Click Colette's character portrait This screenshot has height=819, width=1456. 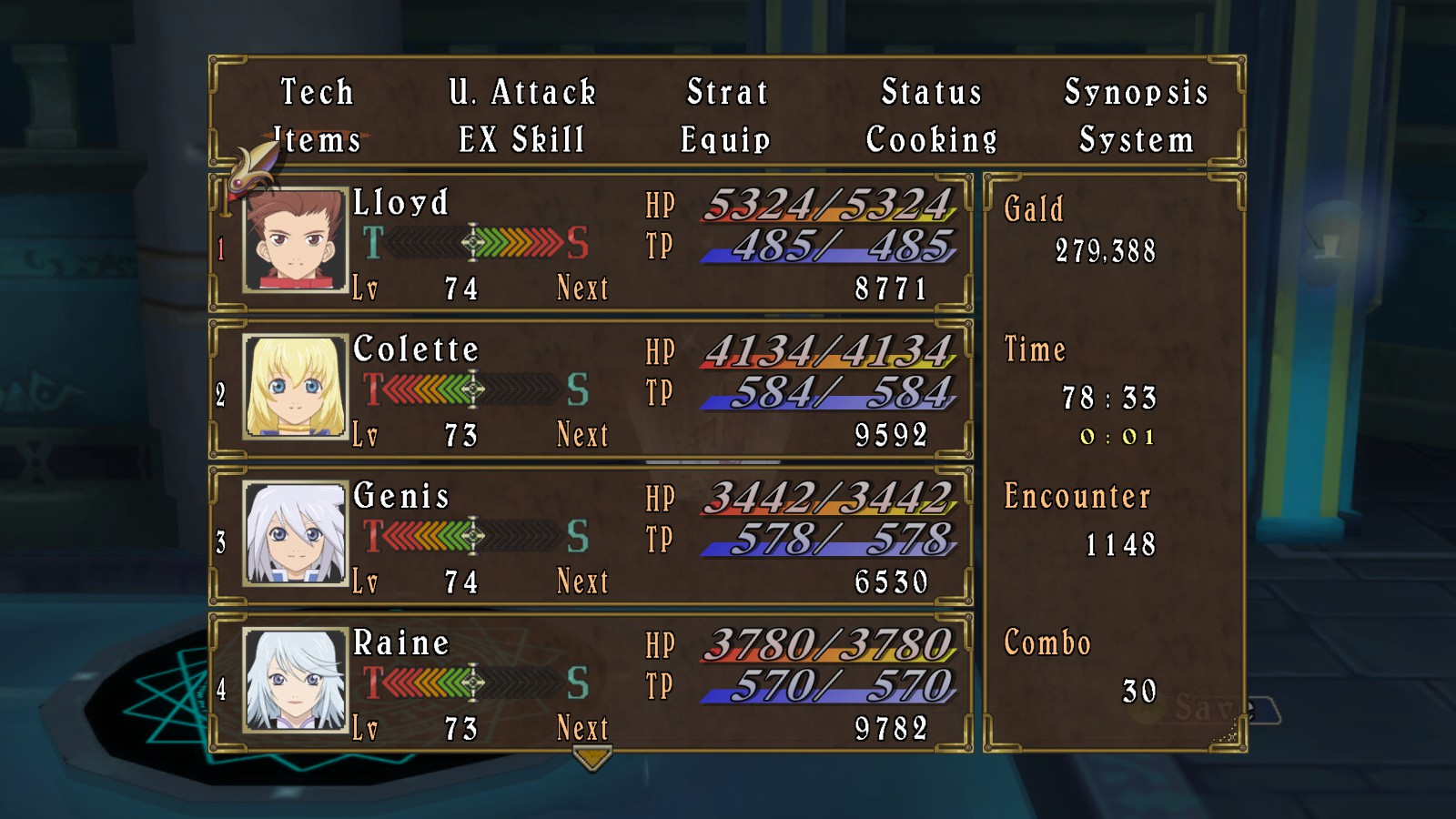[x=296, y=387]
